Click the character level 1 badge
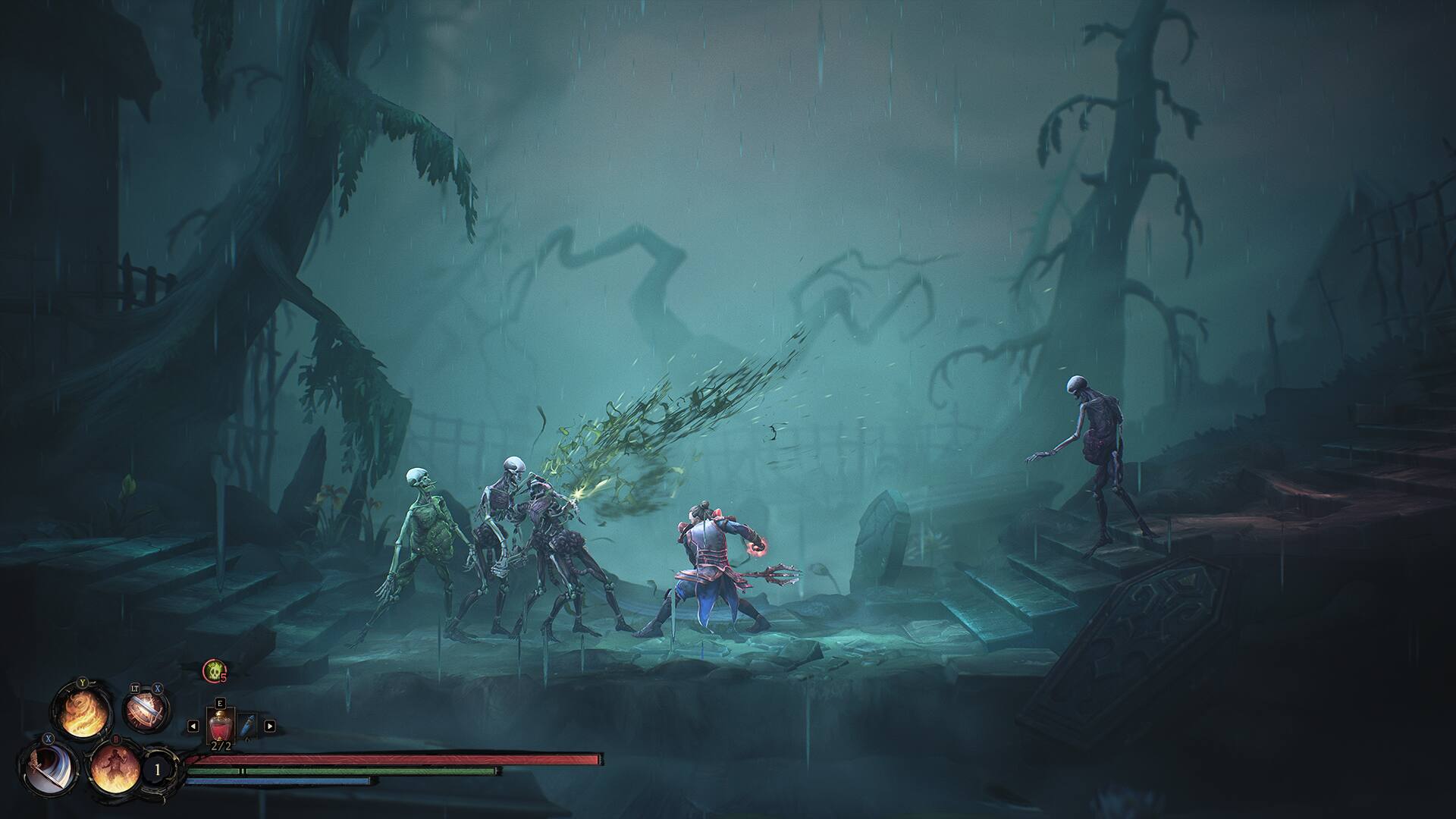Screen dimensions: 1456x819 [x=157, y=768]
